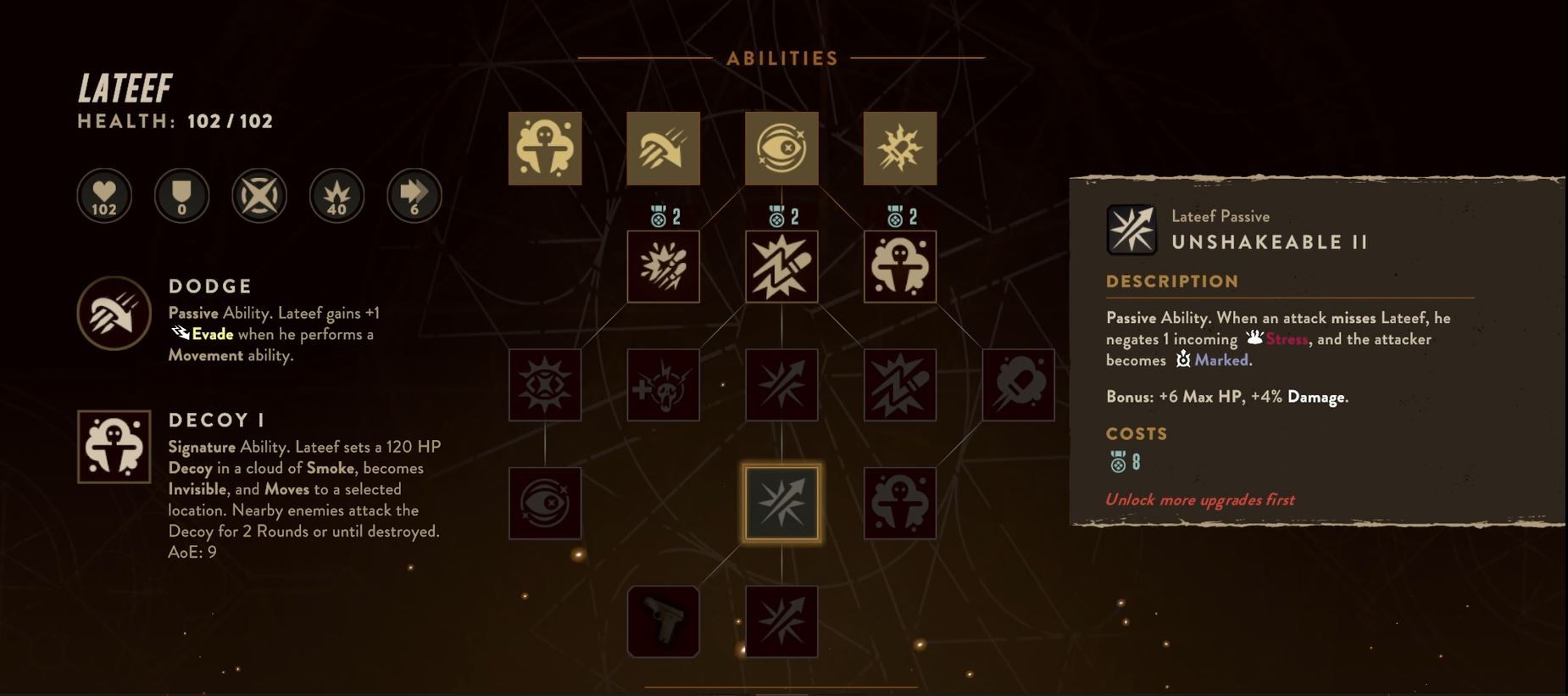Select the pistol weapon node at the tree bottom
The image size is (1568, 696).
tap(663, 621)
